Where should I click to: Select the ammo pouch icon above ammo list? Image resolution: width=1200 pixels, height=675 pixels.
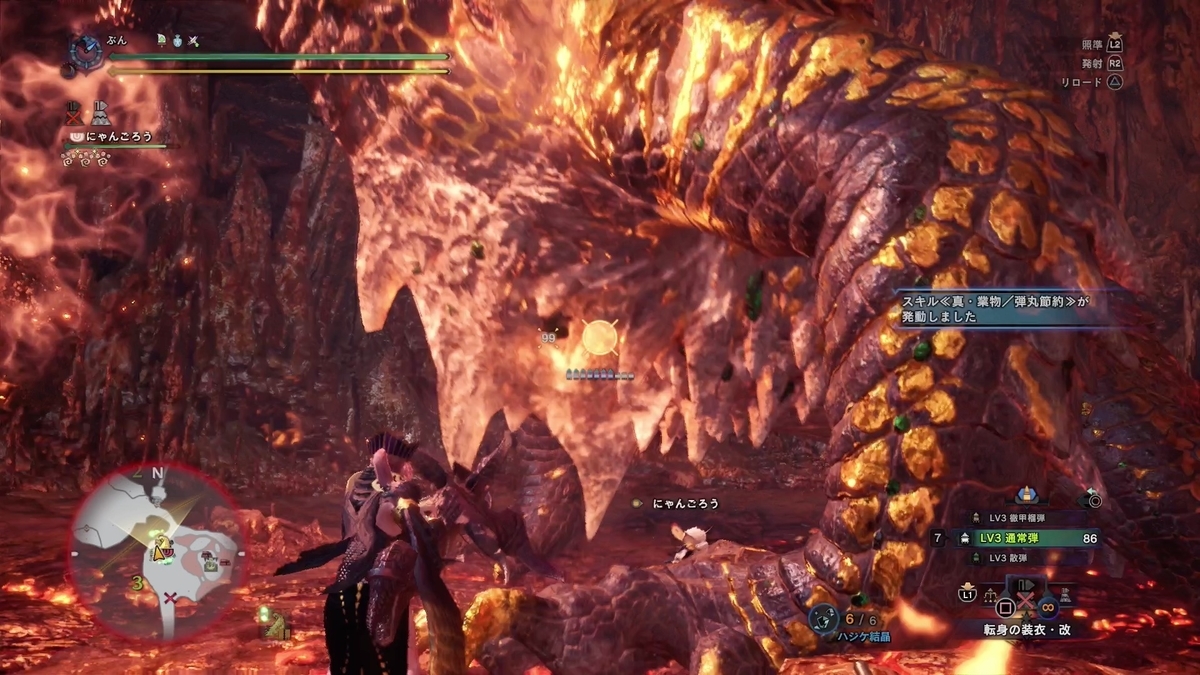click(1024, 494)
